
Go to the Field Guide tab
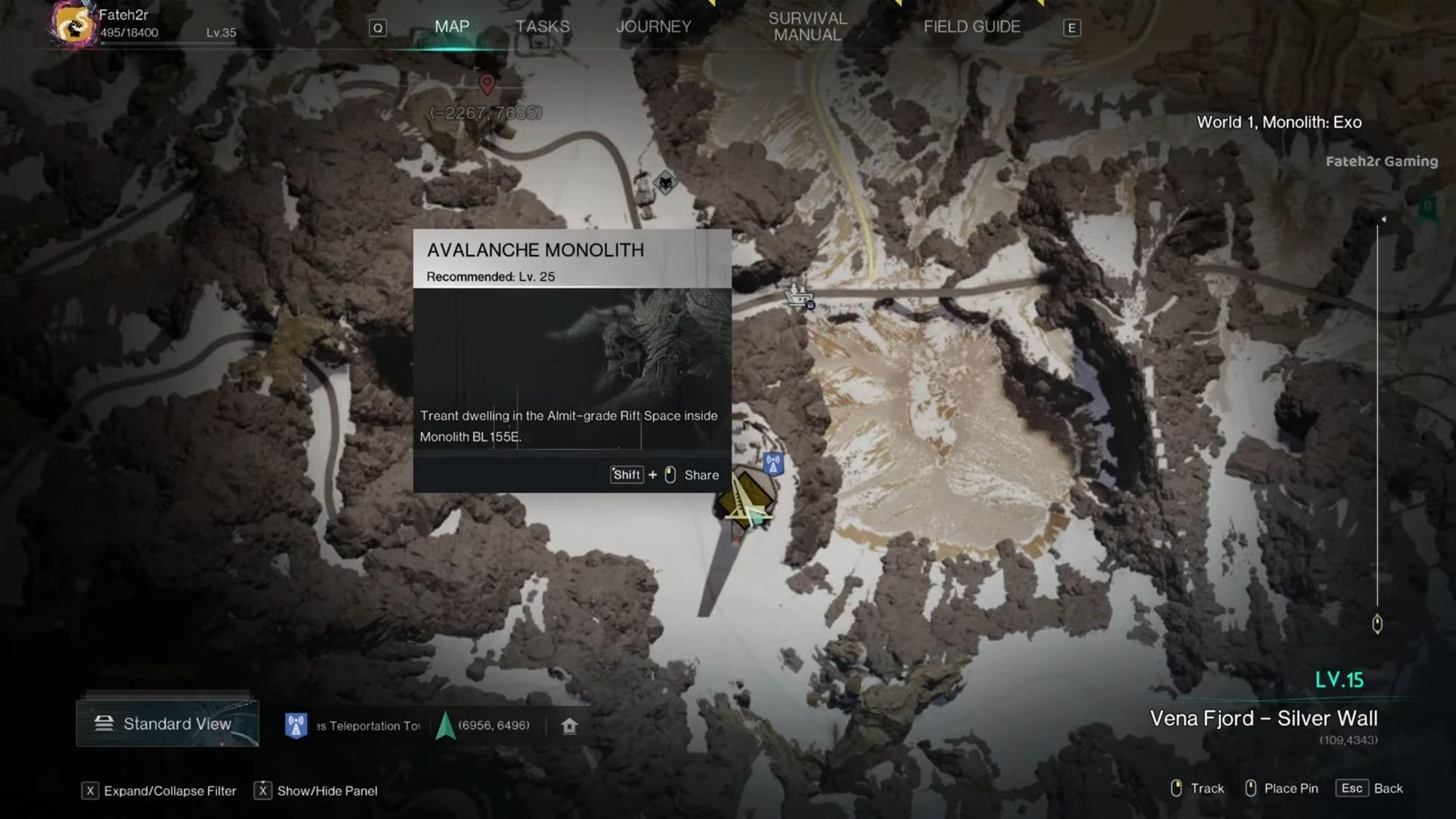click(x=971, y=27)
